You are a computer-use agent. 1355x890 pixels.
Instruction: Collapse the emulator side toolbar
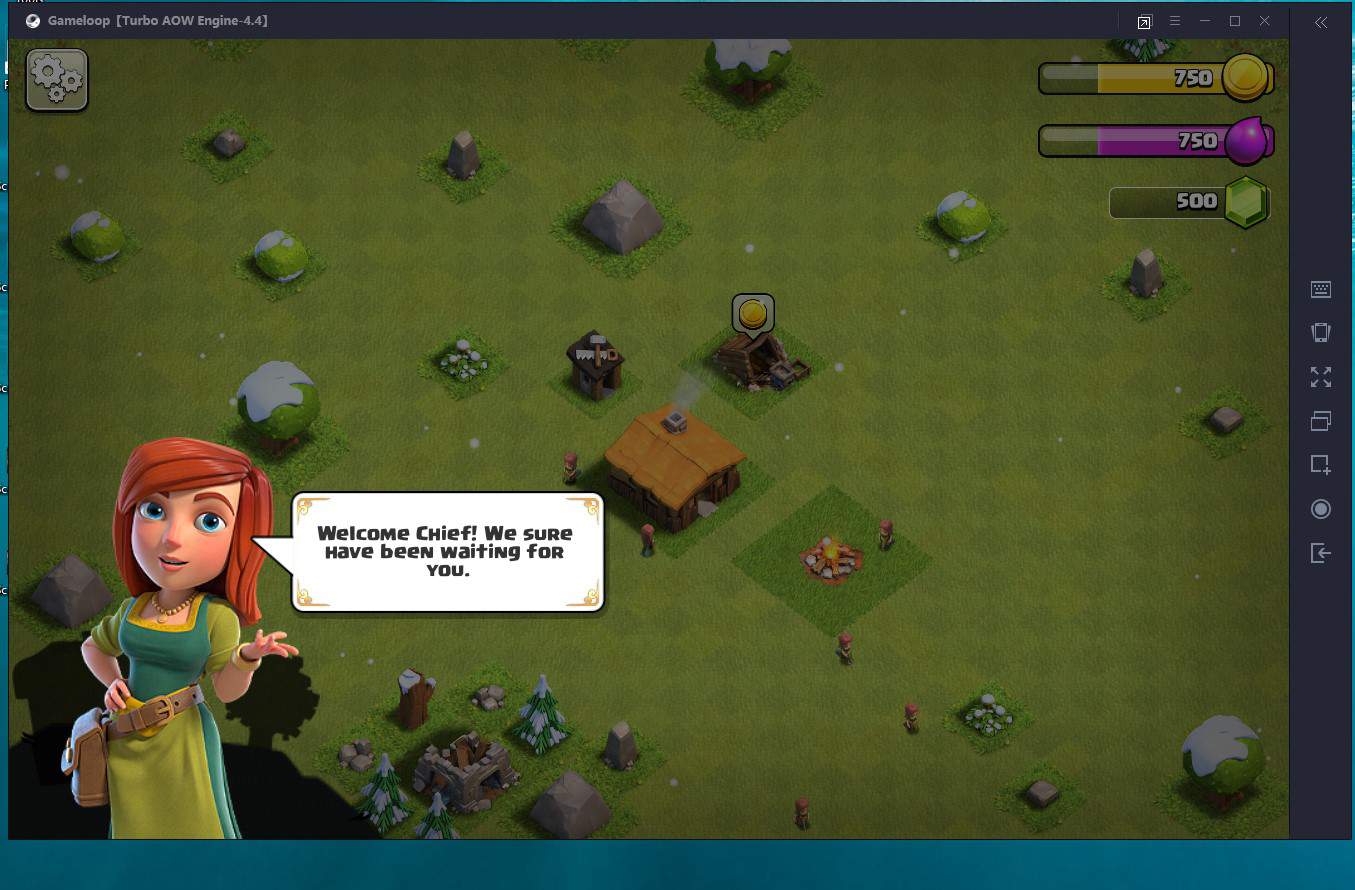1321,22
